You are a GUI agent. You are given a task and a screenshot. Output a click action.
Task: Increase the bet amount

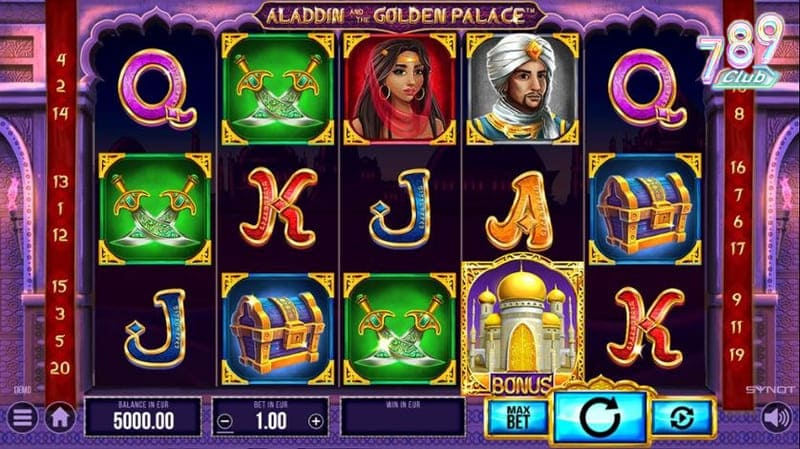pos(316,421)
